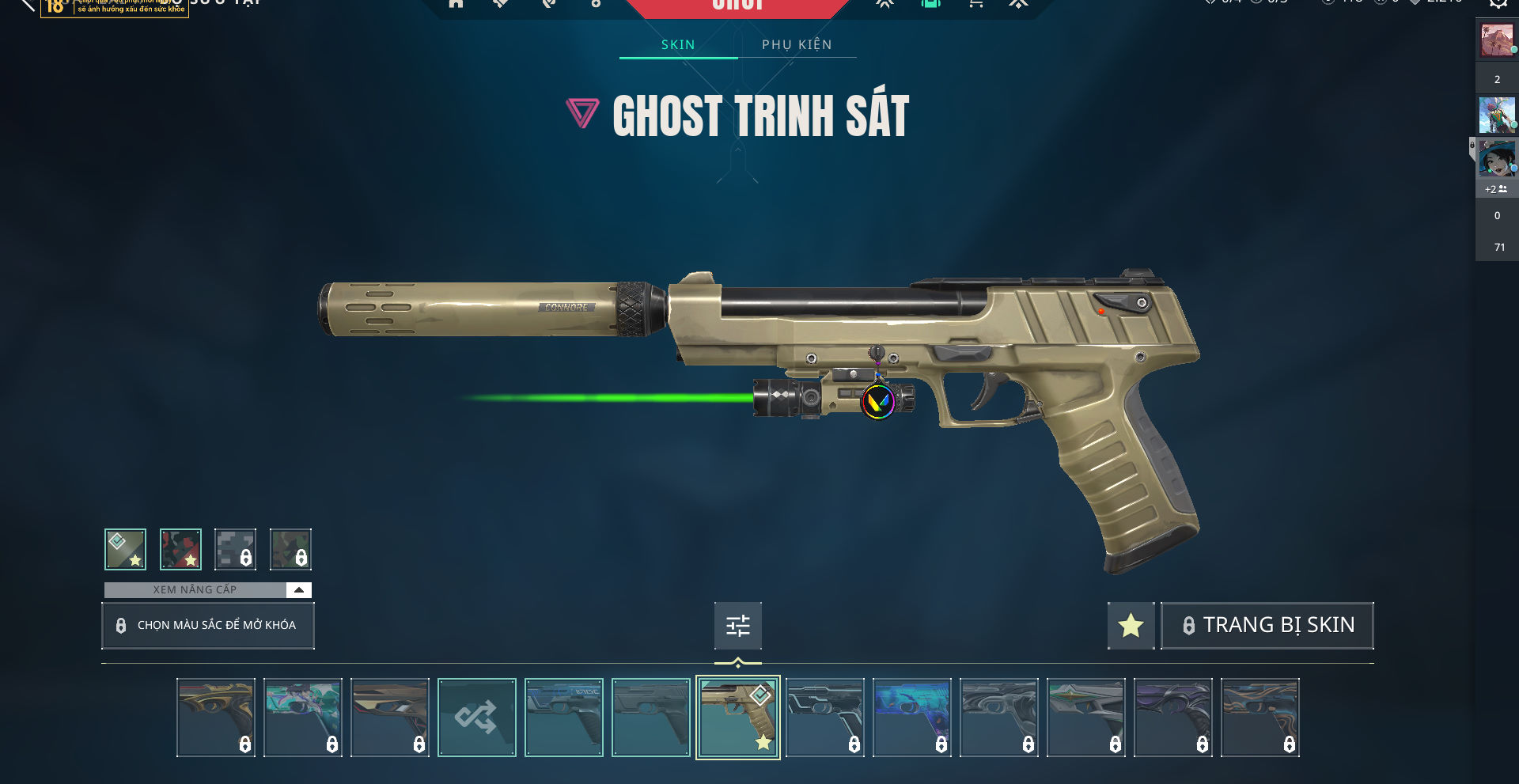Image resolution: width=1519 pixels, height=784 pixels.
Task: Toggle the favorite star button beside Trang Bị Skin
Action: click(x=1131, y=625)
